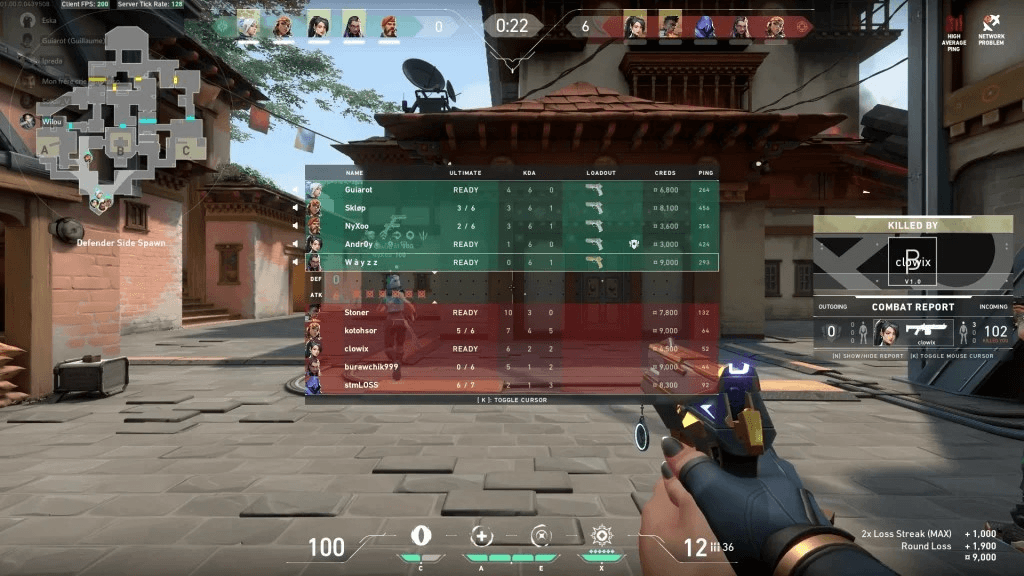Select the C site marker on the minimap
Screen dimensions: 1024x576
186,149
